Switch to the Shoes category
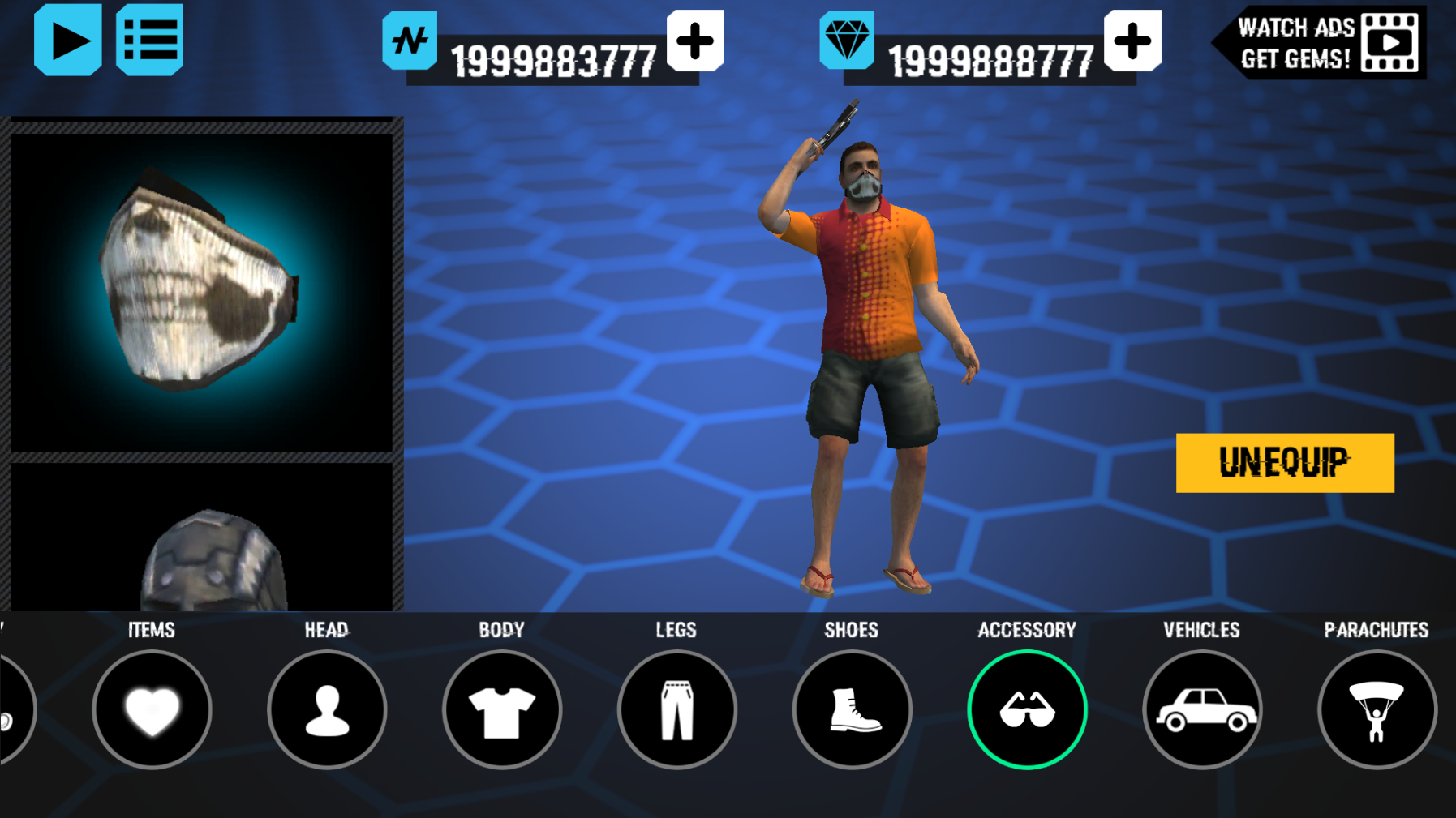 click(852, 709)
